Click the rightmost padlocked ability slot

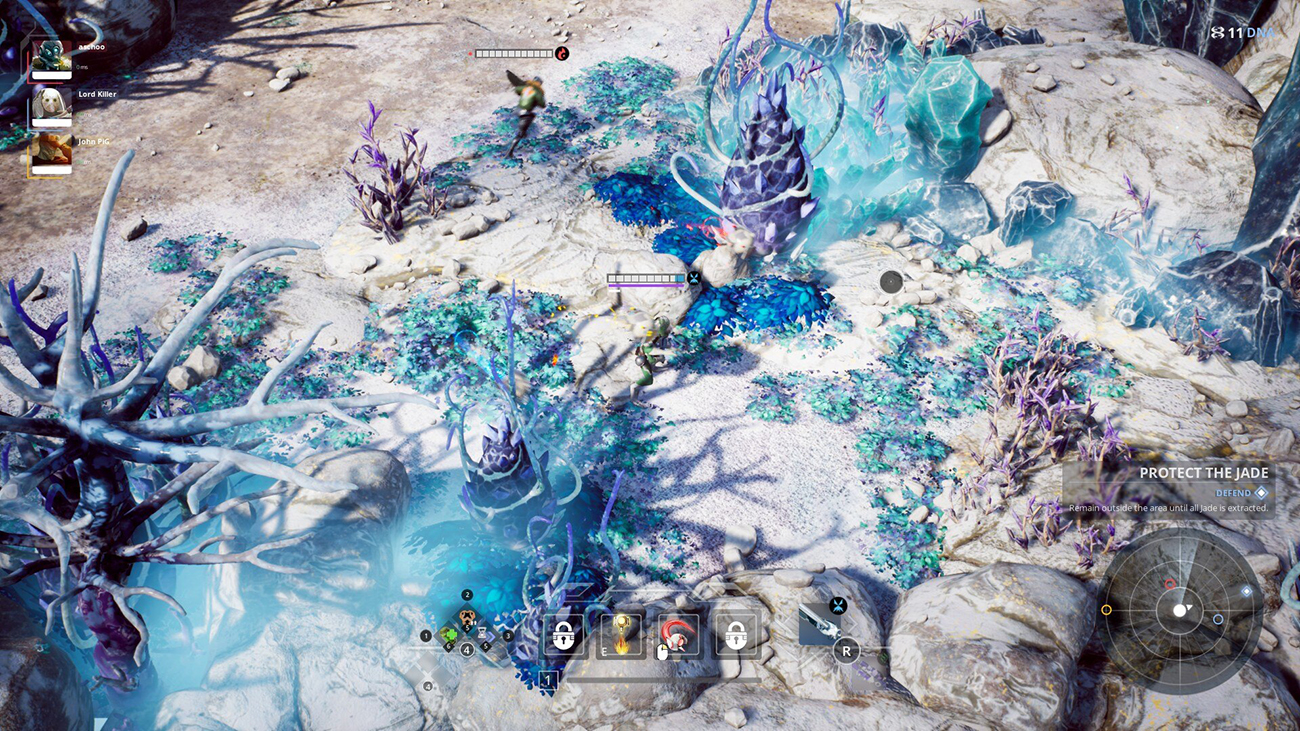(x=737, y=634)
